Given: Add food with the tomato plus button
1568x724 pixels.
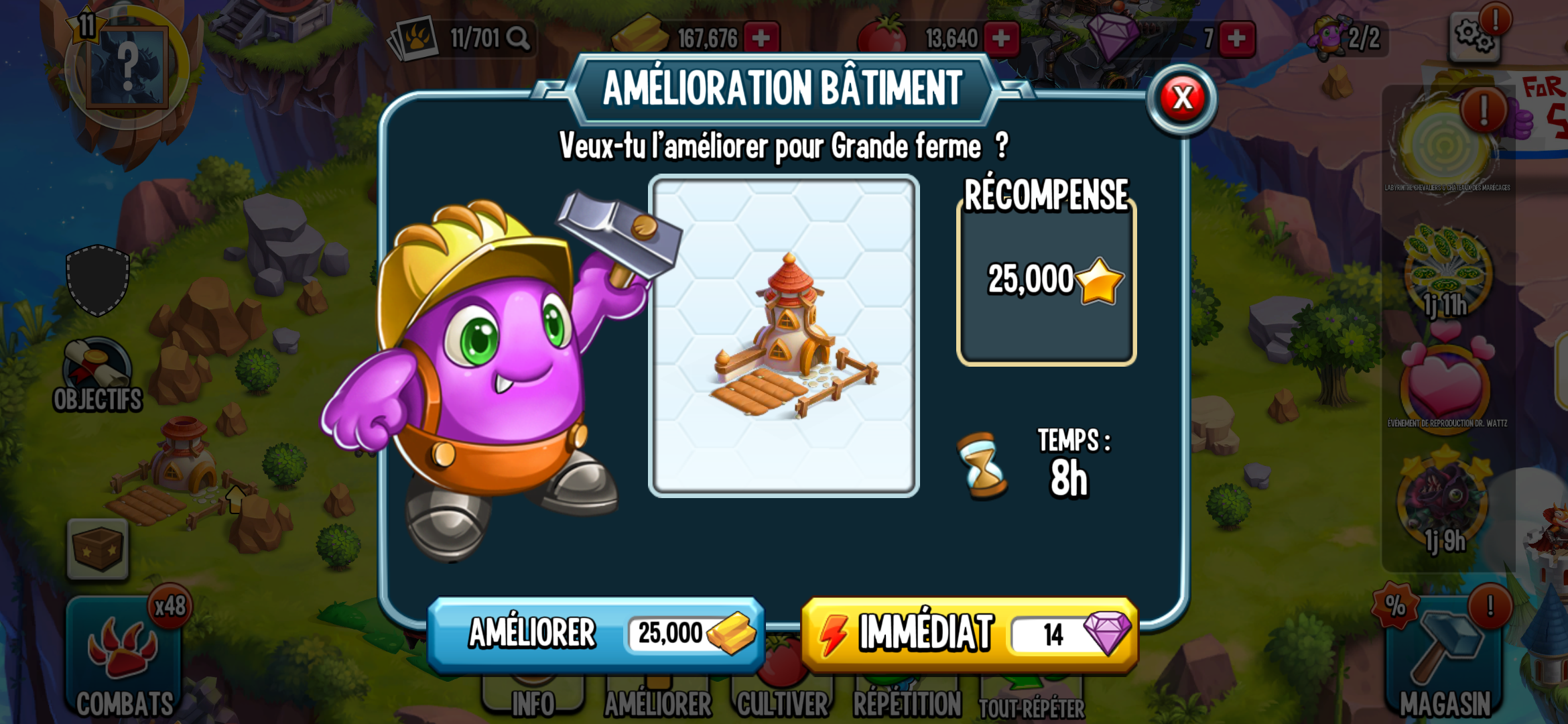Looking at the screenshot, I should pos(1001,38).
